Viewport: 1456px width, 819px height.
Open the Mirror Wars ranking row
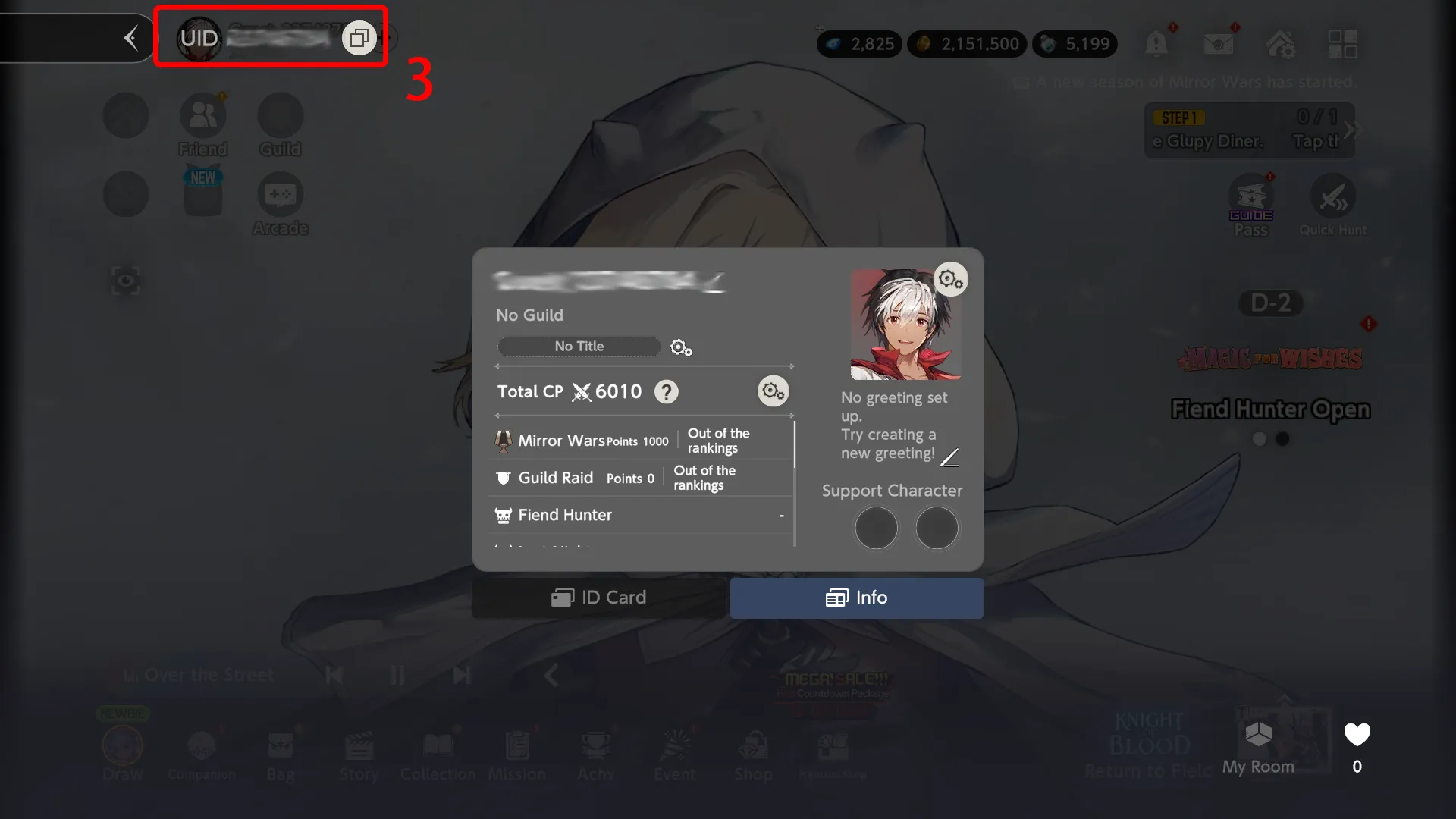click(641, 441)
